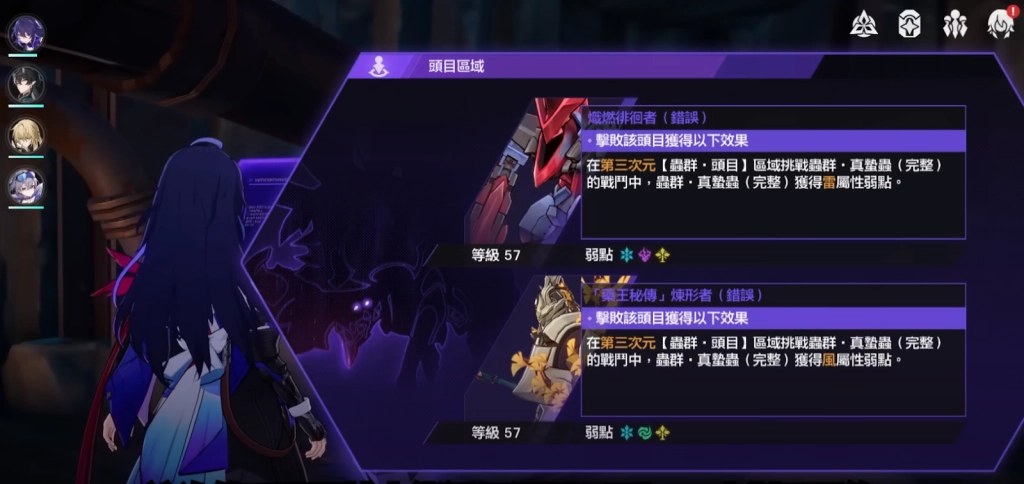Select the purple-haired character portrait
Screen dimensions: 1024x484
tap(25, 33)
